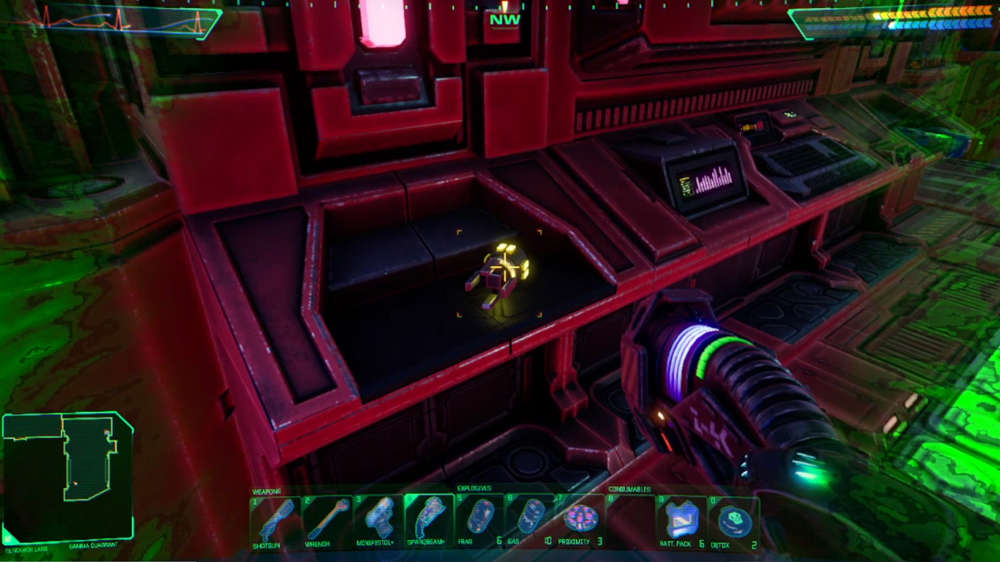
Task: Use the Detox patch consumable
Action: pos(733,520)
